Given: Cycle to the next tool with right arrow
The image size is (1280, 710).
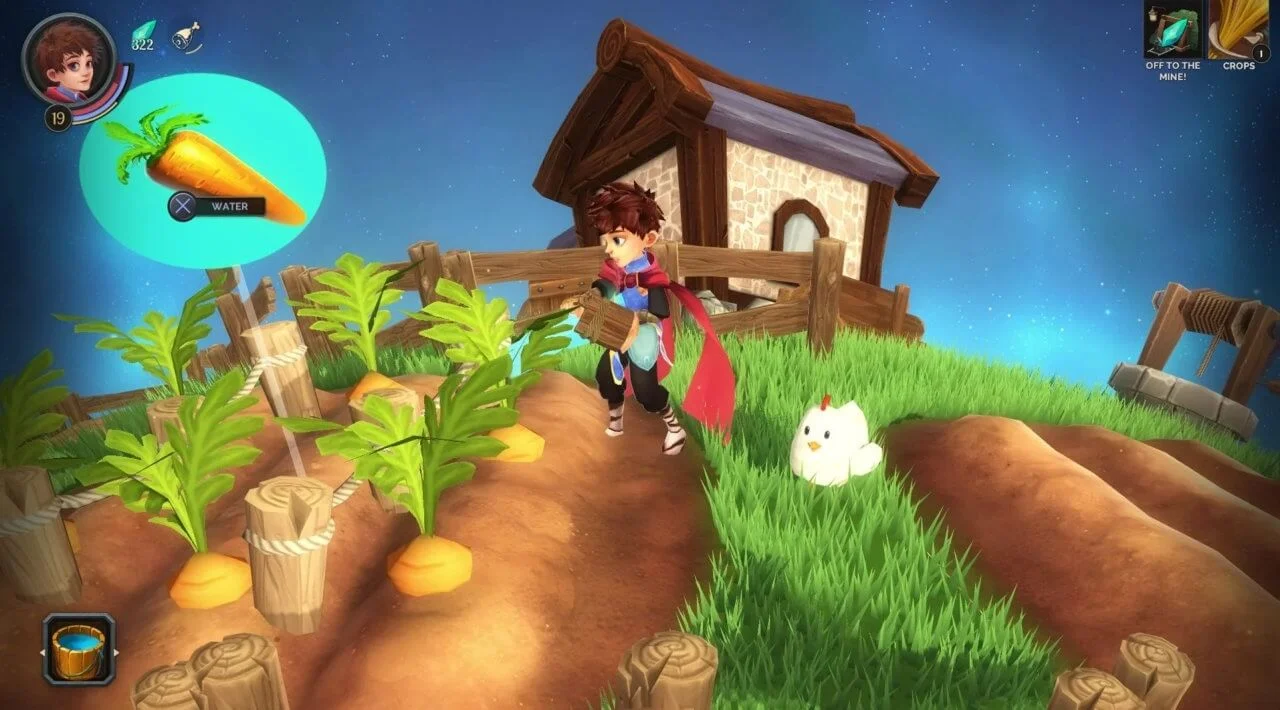Looking at the screenshot, I should click(x=117, y=654).
